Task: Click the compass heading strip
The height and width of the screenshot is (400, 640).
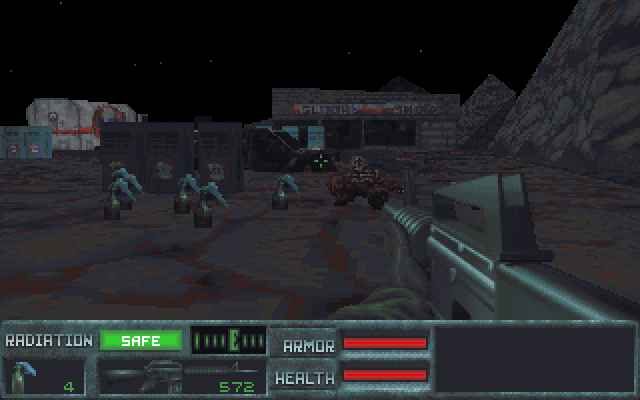Action: [229, 341]
